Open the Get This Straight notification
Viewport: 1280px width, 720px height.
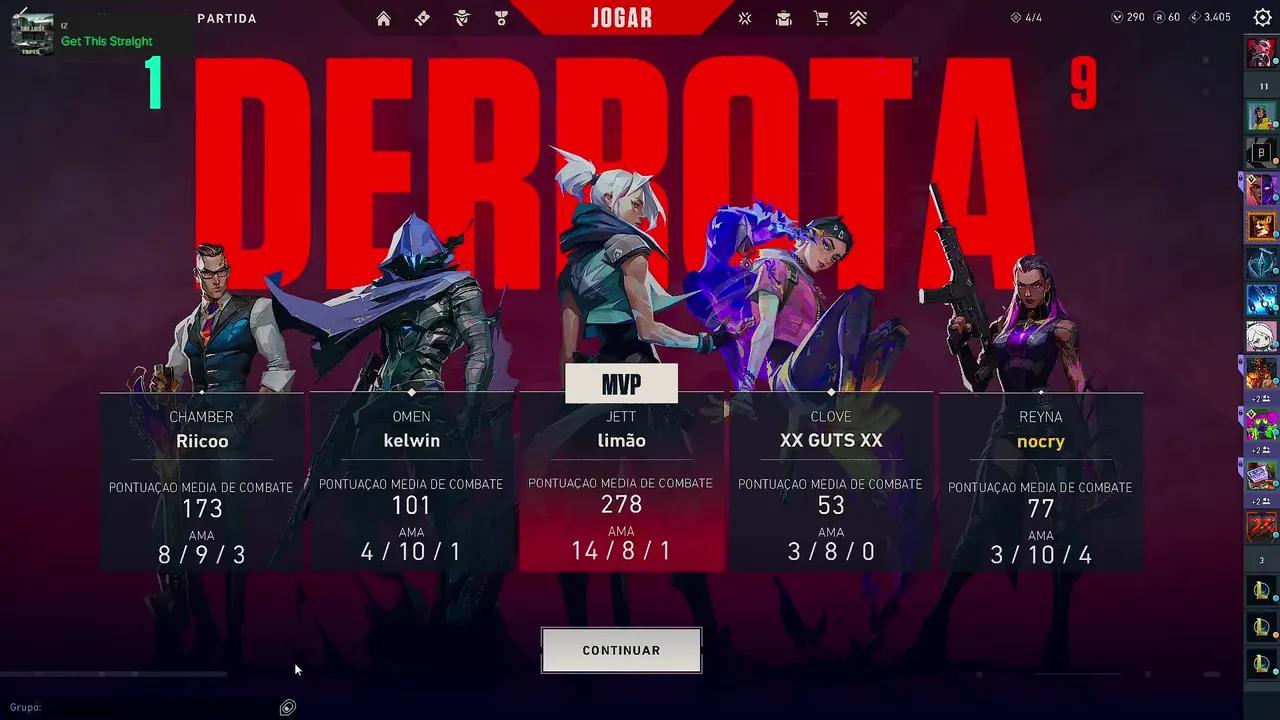pos(107,41)
